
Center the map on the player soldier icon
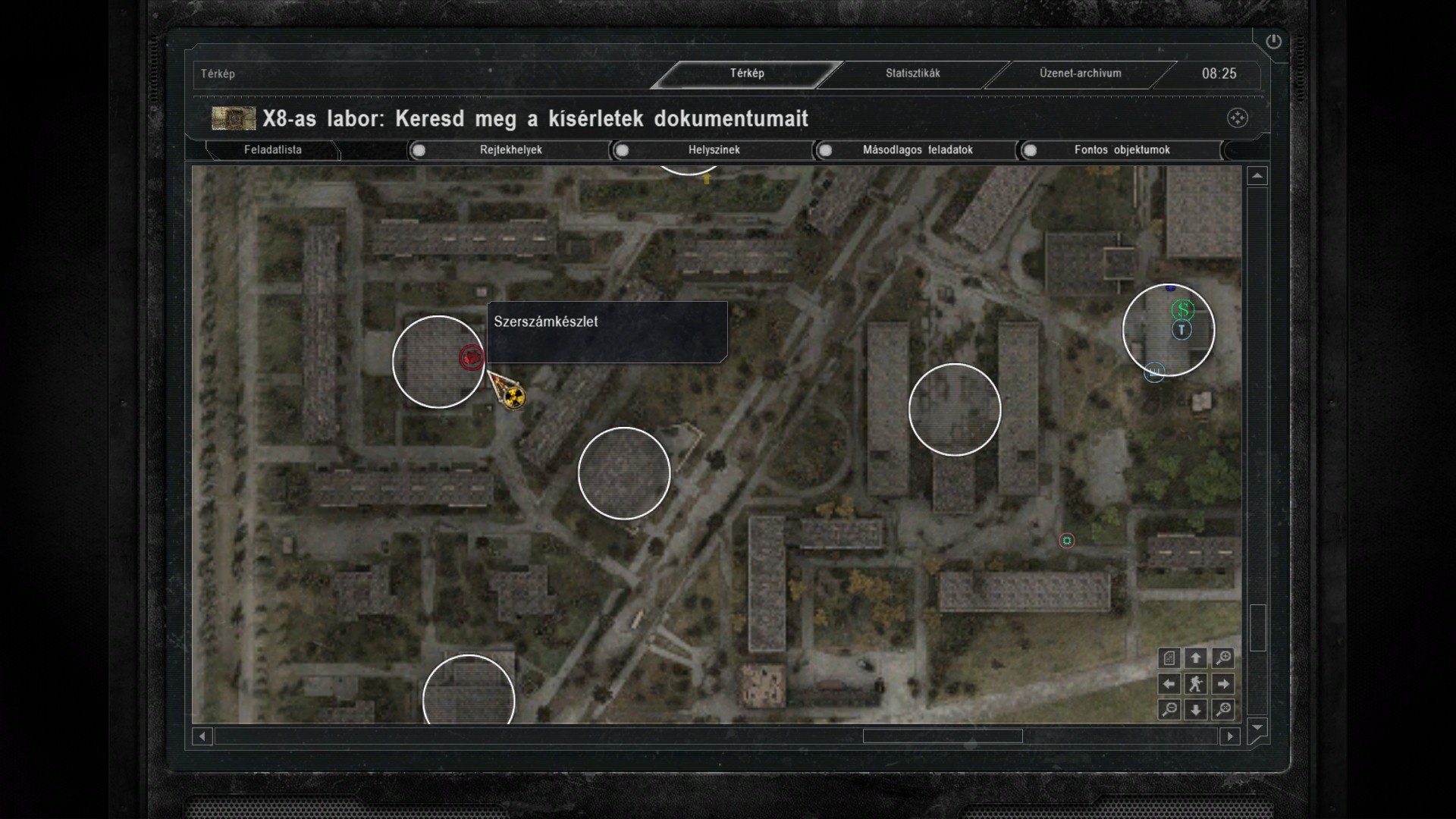[1196, 684]
